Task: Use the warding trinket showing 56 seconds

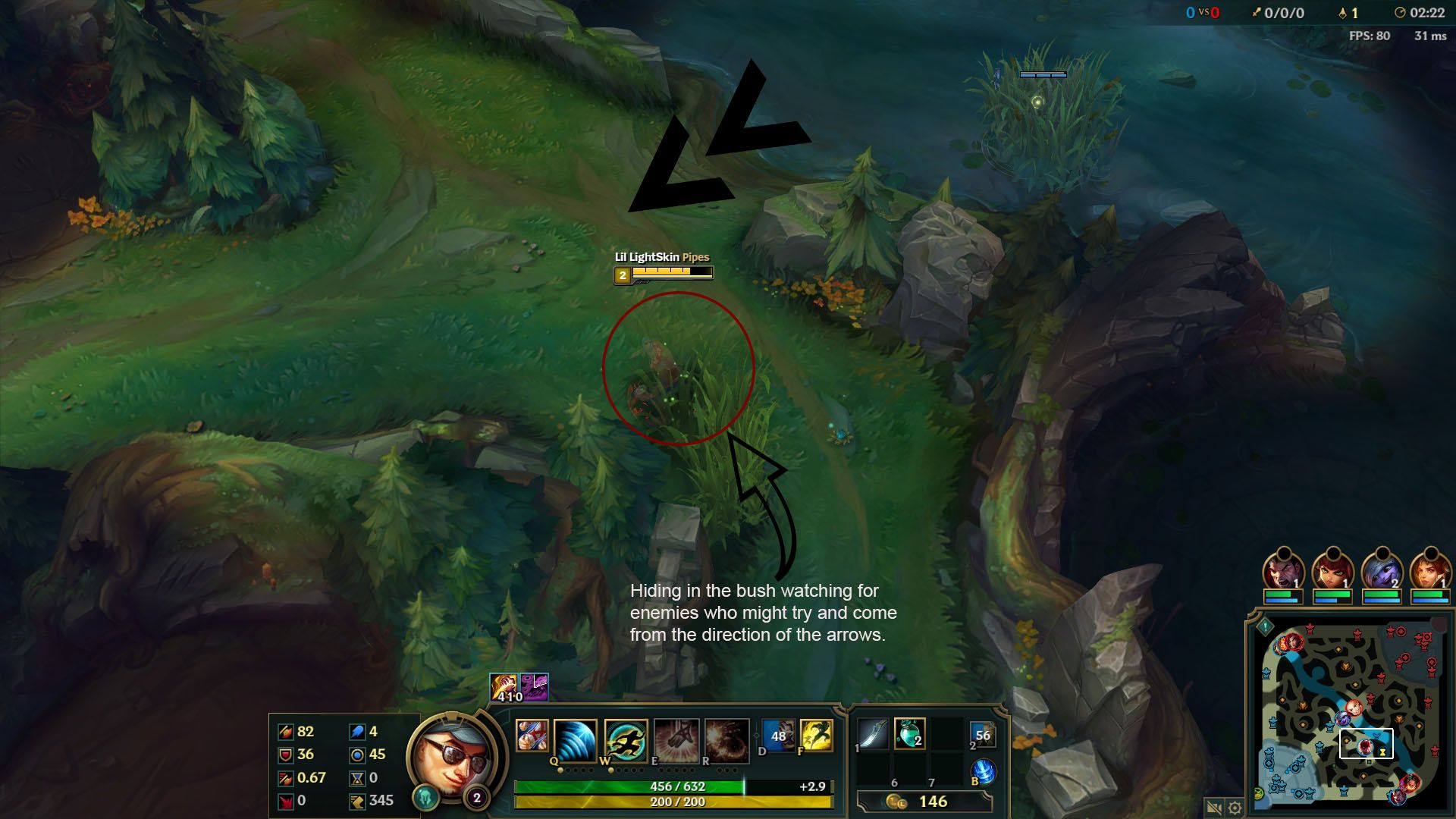Action: point(983,734)
